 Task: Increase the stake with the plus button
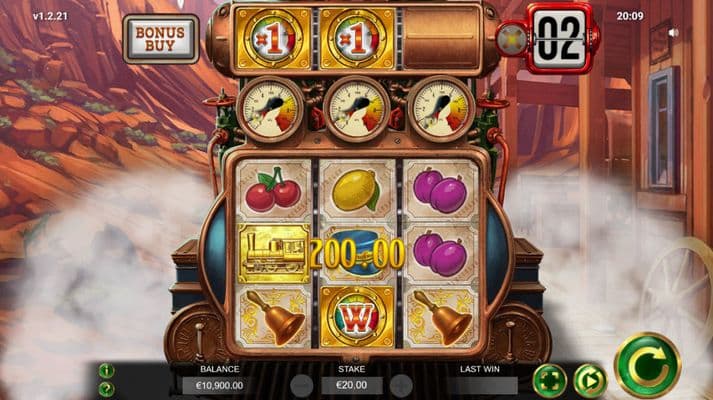(401, 385)
